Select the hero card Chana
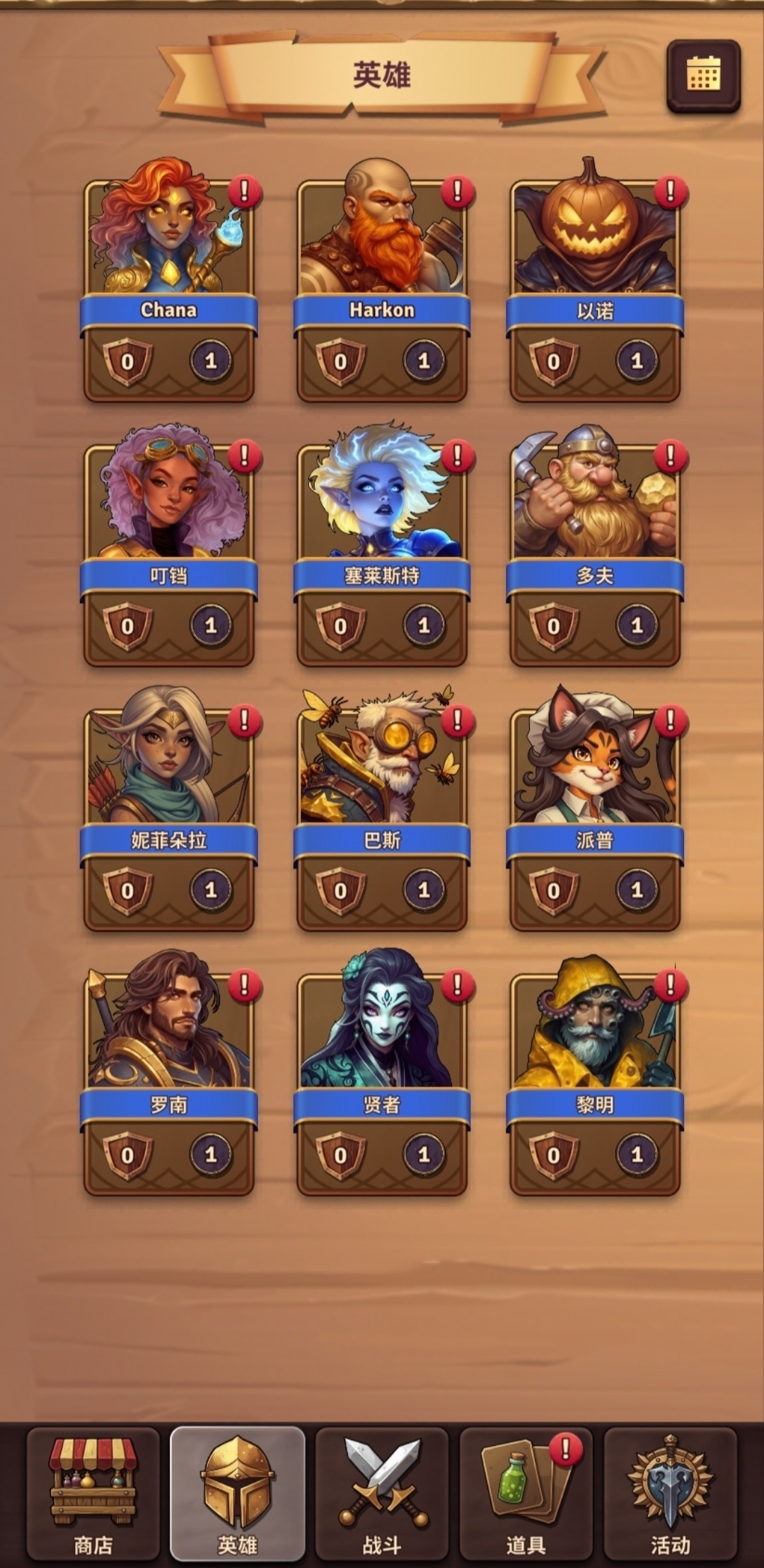This screenshot has height=1568, width=764. 169,283
